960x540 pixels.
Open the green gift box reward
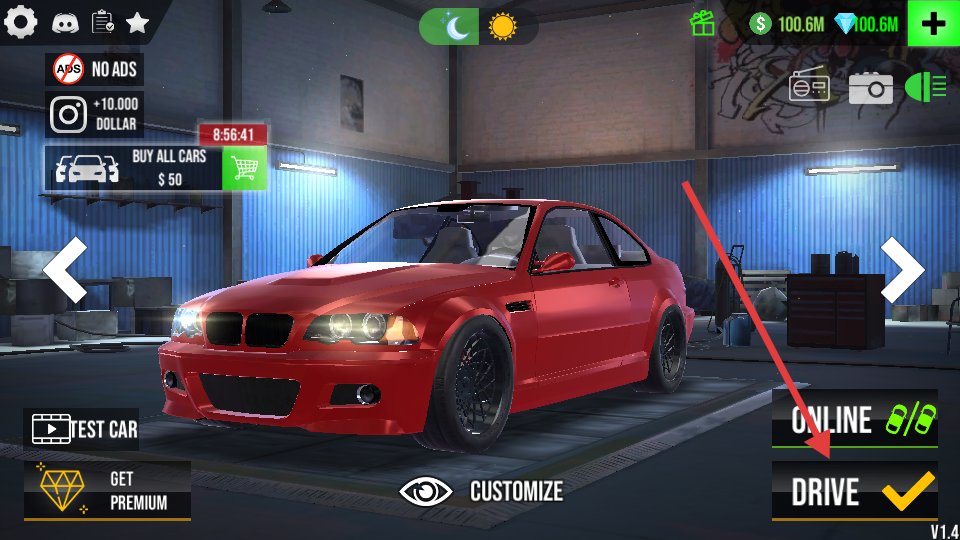(x=703, y=24)
